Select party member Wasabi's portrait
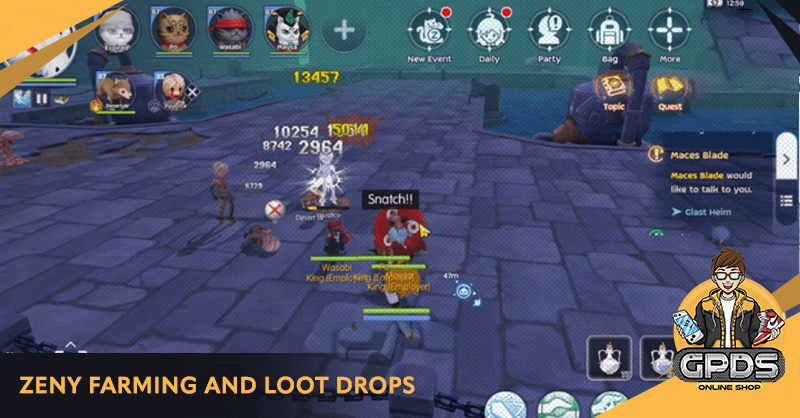Viewport: 800px width, 418px height. pyautogui.click(x=227, y=27)
